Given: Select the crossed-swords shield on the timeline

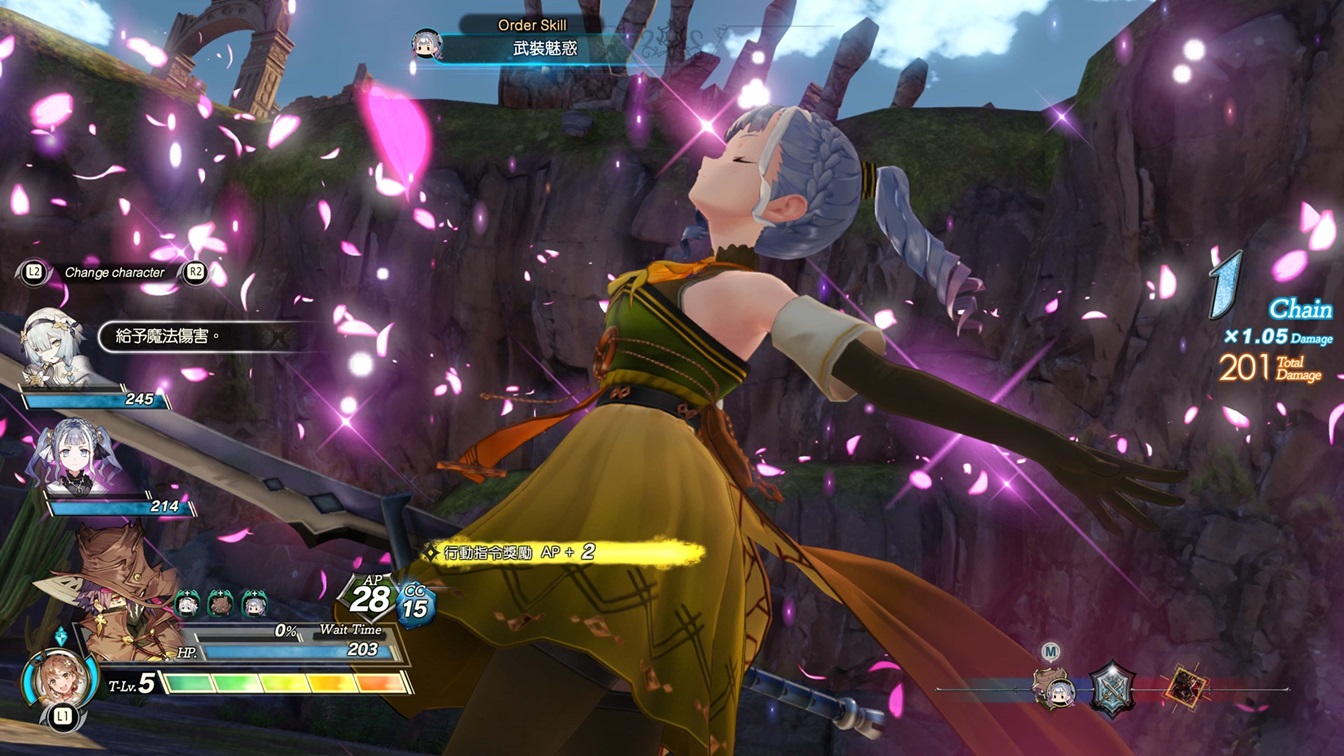Looking at the screenshot, I should (x=1112, y=689).
